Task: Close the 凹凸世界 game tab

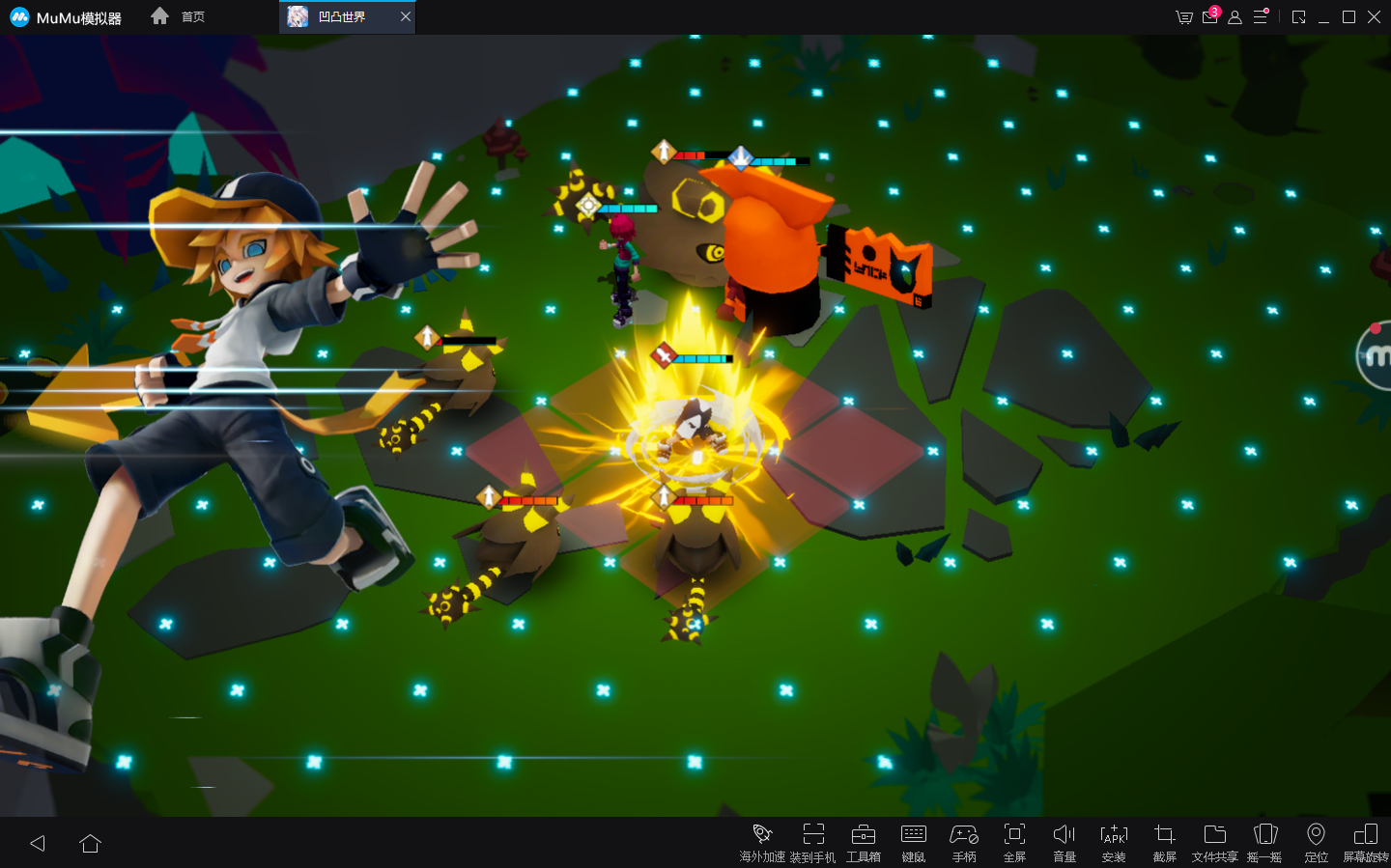Action: [x=406, y=16]
